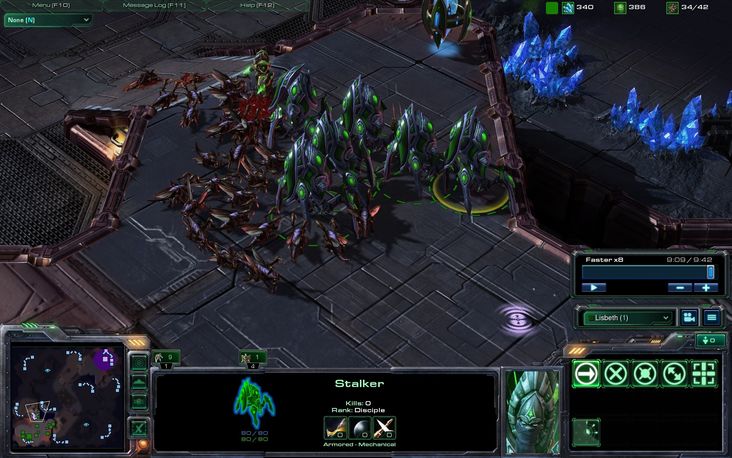Open the Menu (F10) button
Viewport: 732px width, 458px height.
tap(50, 5)
